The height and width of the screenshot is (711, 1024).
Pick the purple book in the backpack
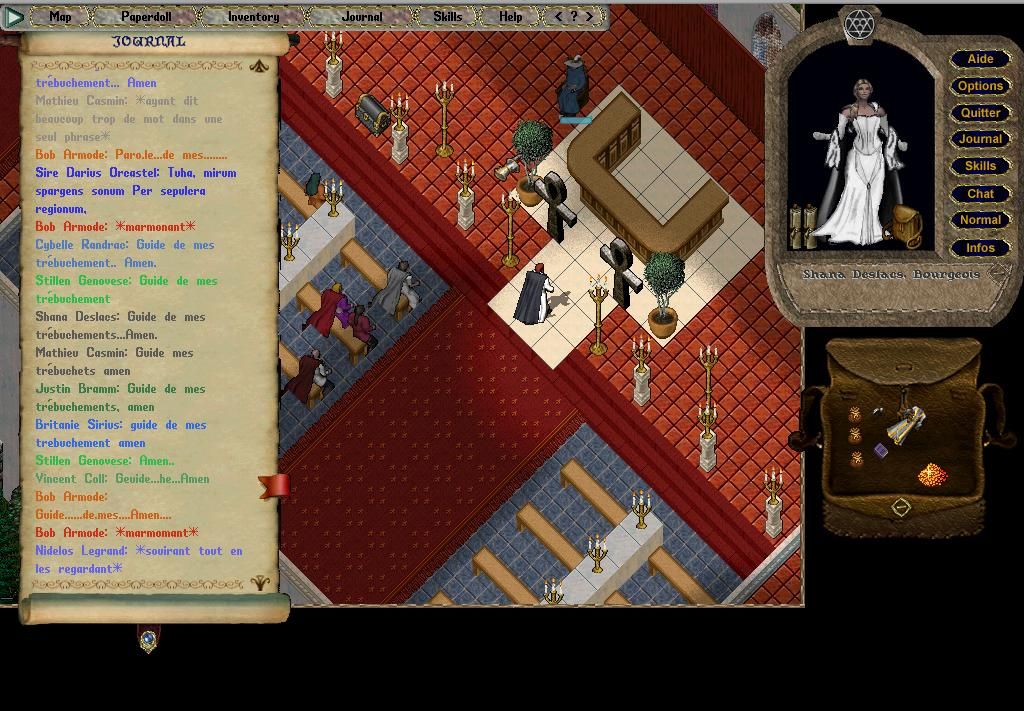(881, 451)
